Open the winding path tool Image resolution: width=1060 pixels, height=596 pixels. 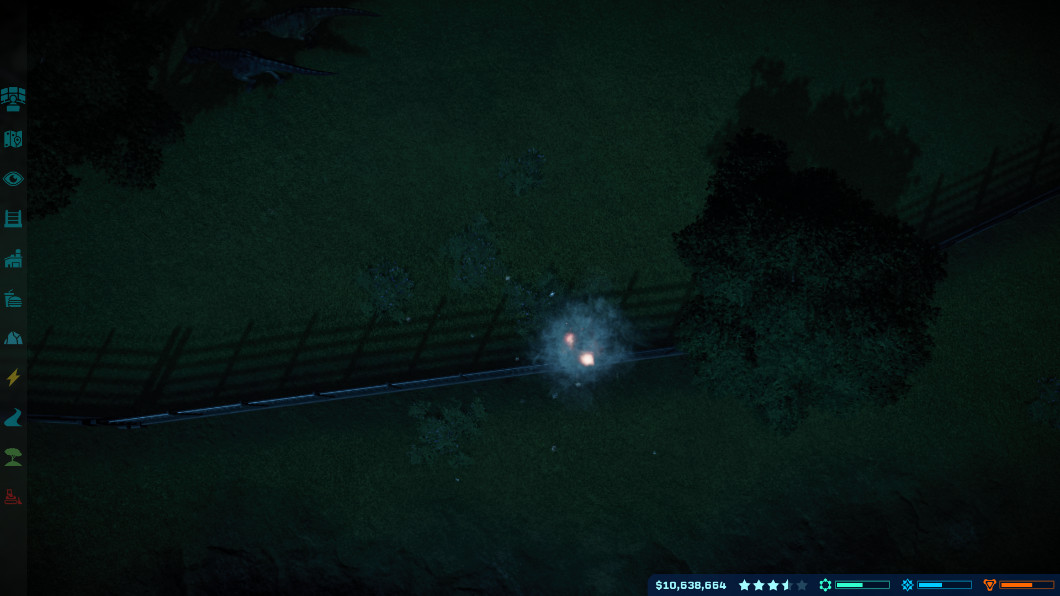point(13,417)
